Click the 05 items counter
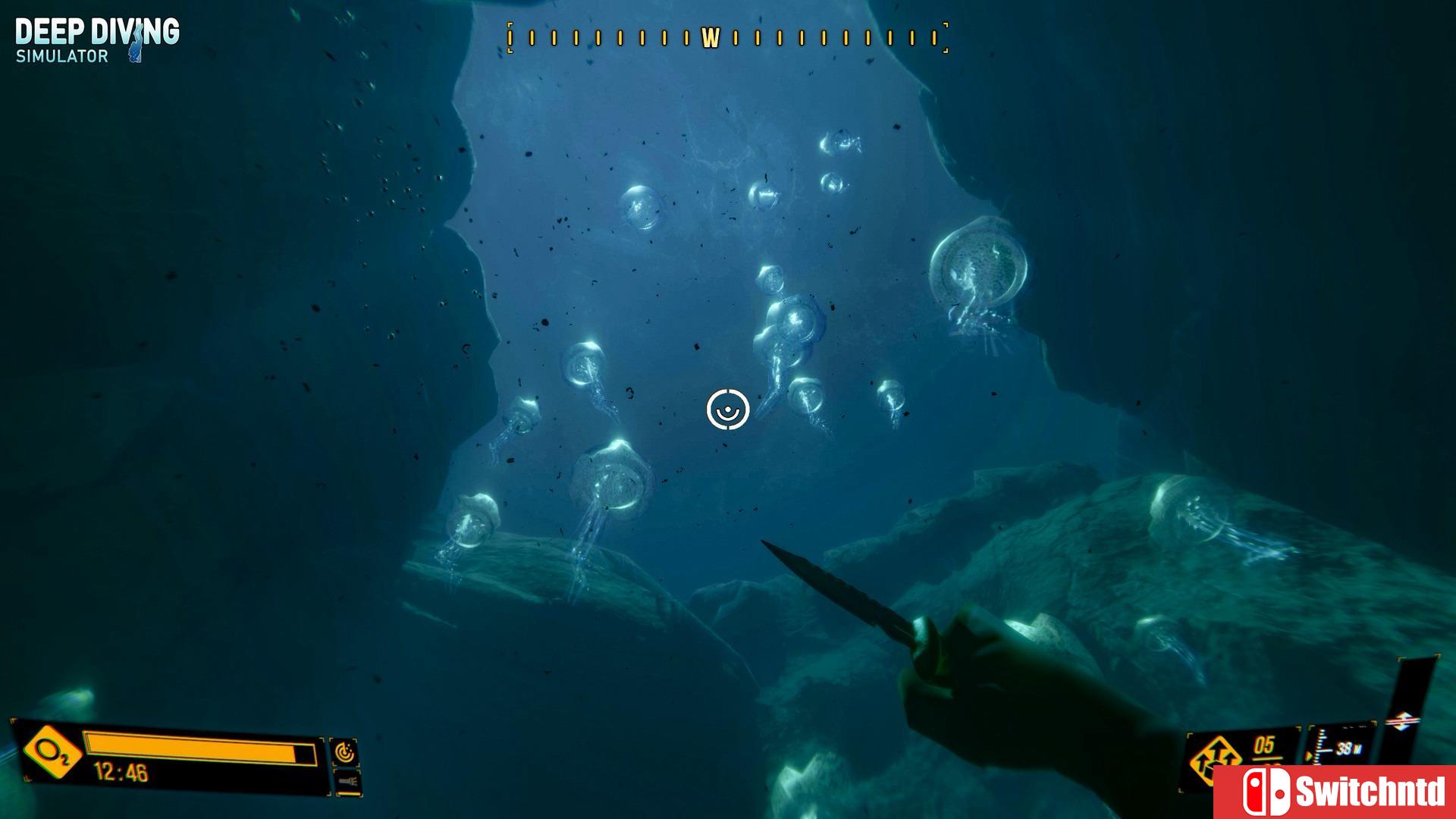1456x819 pixels. [1263, 744]
